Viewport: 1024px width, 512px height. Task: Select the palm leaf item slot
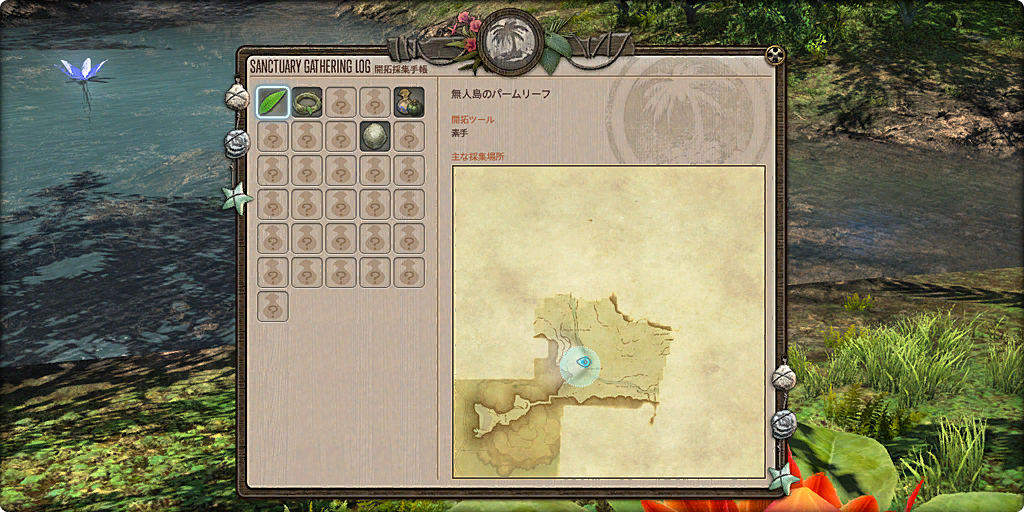point(273,101)
